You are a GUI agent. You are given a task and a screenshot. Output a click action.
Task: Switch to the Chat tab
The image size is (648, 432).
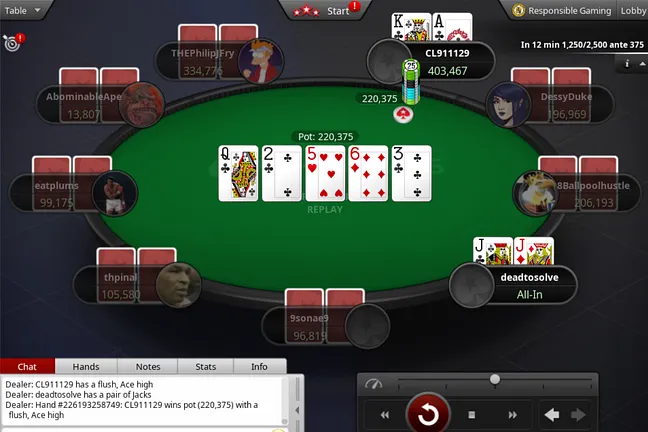pos(28,367)
